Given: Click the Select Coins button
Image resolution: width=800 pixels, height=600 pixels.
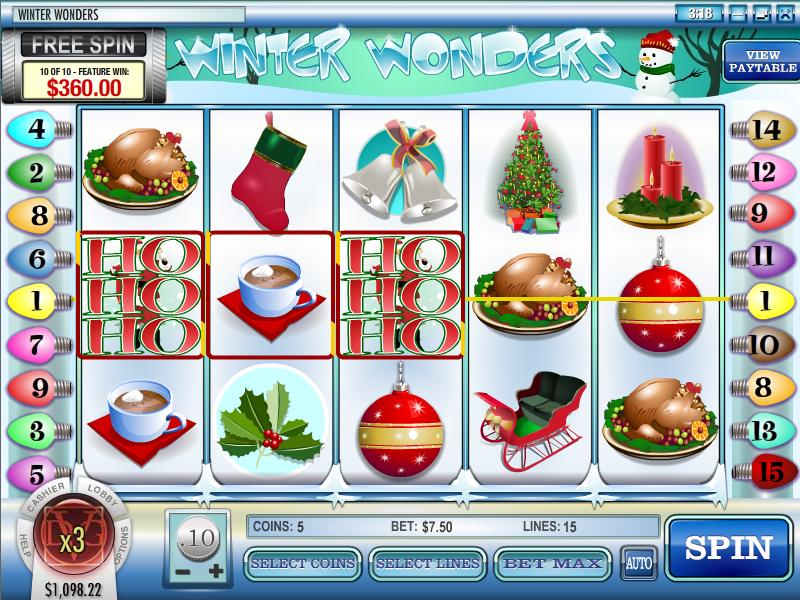Looking at the screenshot, I should pyautogui.click(x=303, y=564).
